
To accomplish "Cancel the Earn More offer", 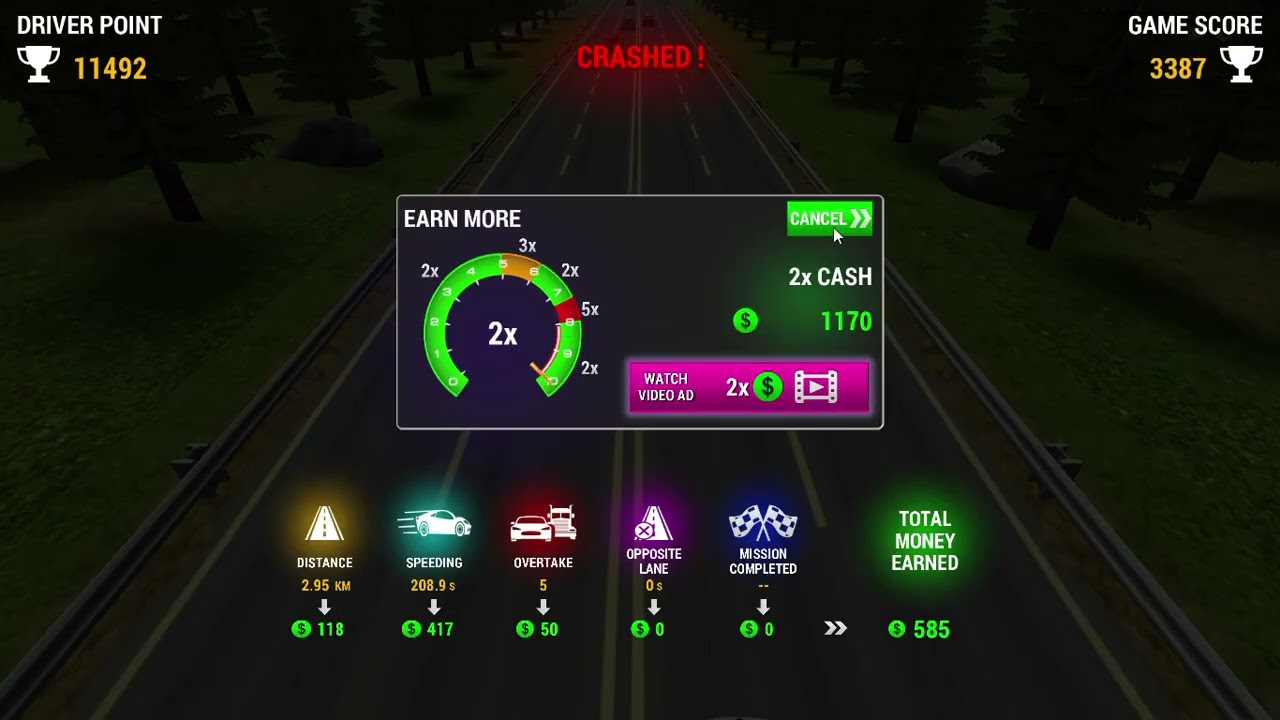I will click(x=829, y=219).
